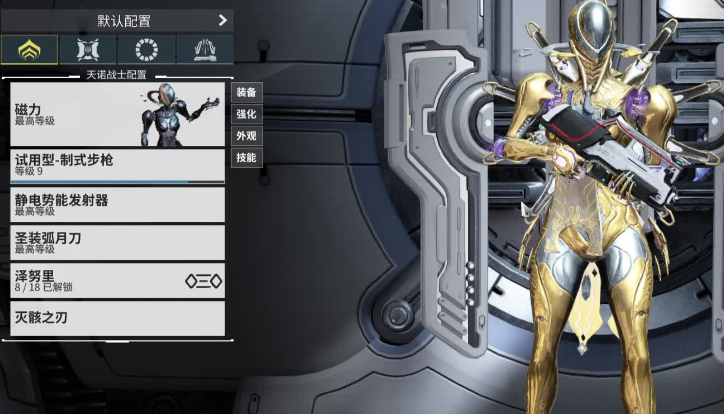
Task: Choose the 外观 appearance button
Action: 246,136
